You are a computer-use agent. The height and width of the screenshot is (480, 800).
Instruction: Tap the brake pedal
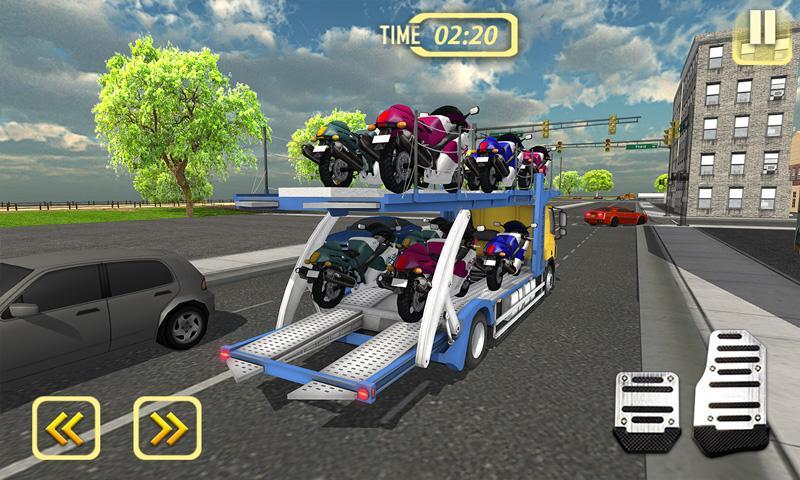pos(646,410)
